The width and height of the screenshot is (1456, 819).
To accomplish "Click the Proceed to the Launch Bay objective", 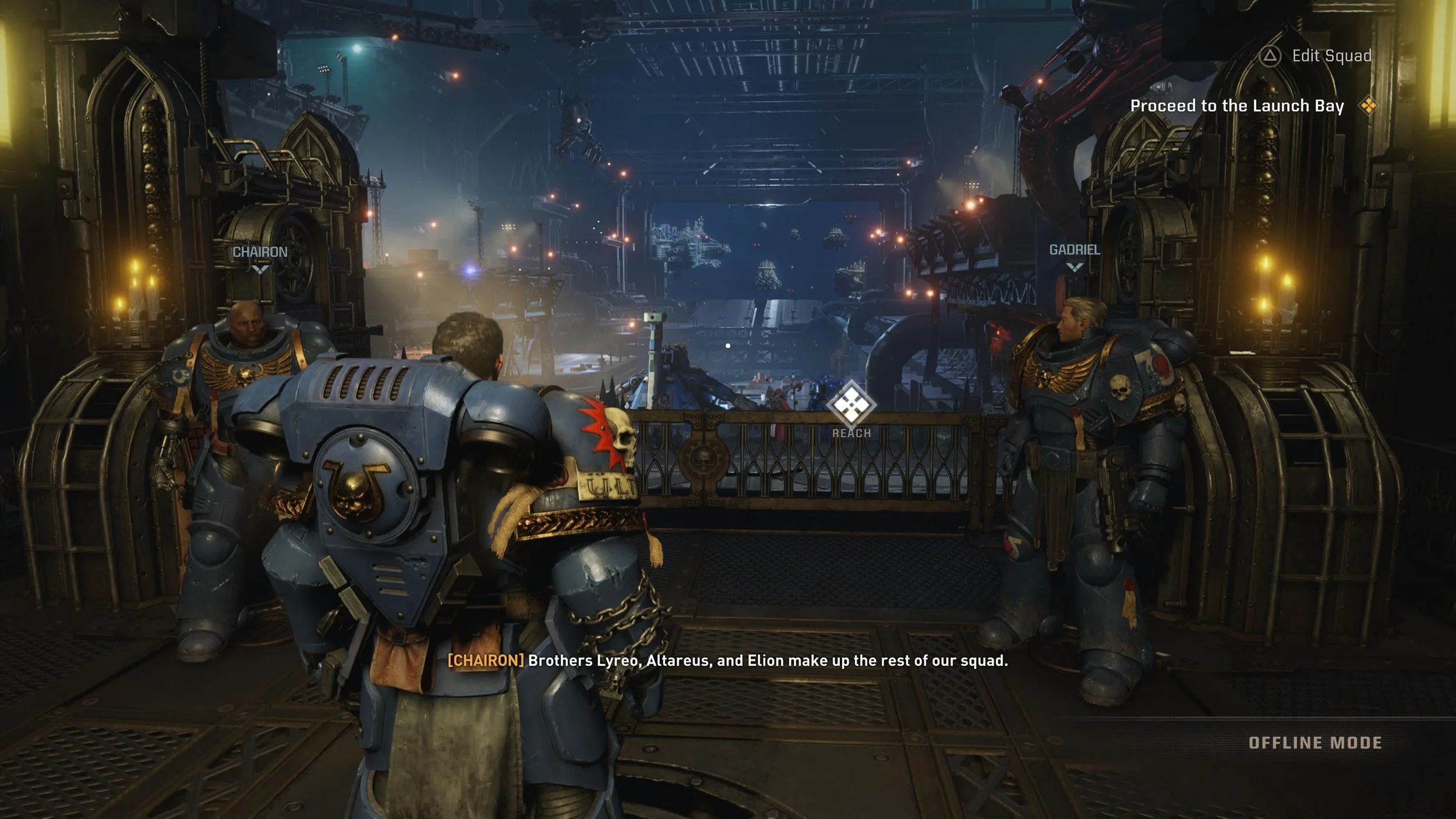I will pos(1237,106).
